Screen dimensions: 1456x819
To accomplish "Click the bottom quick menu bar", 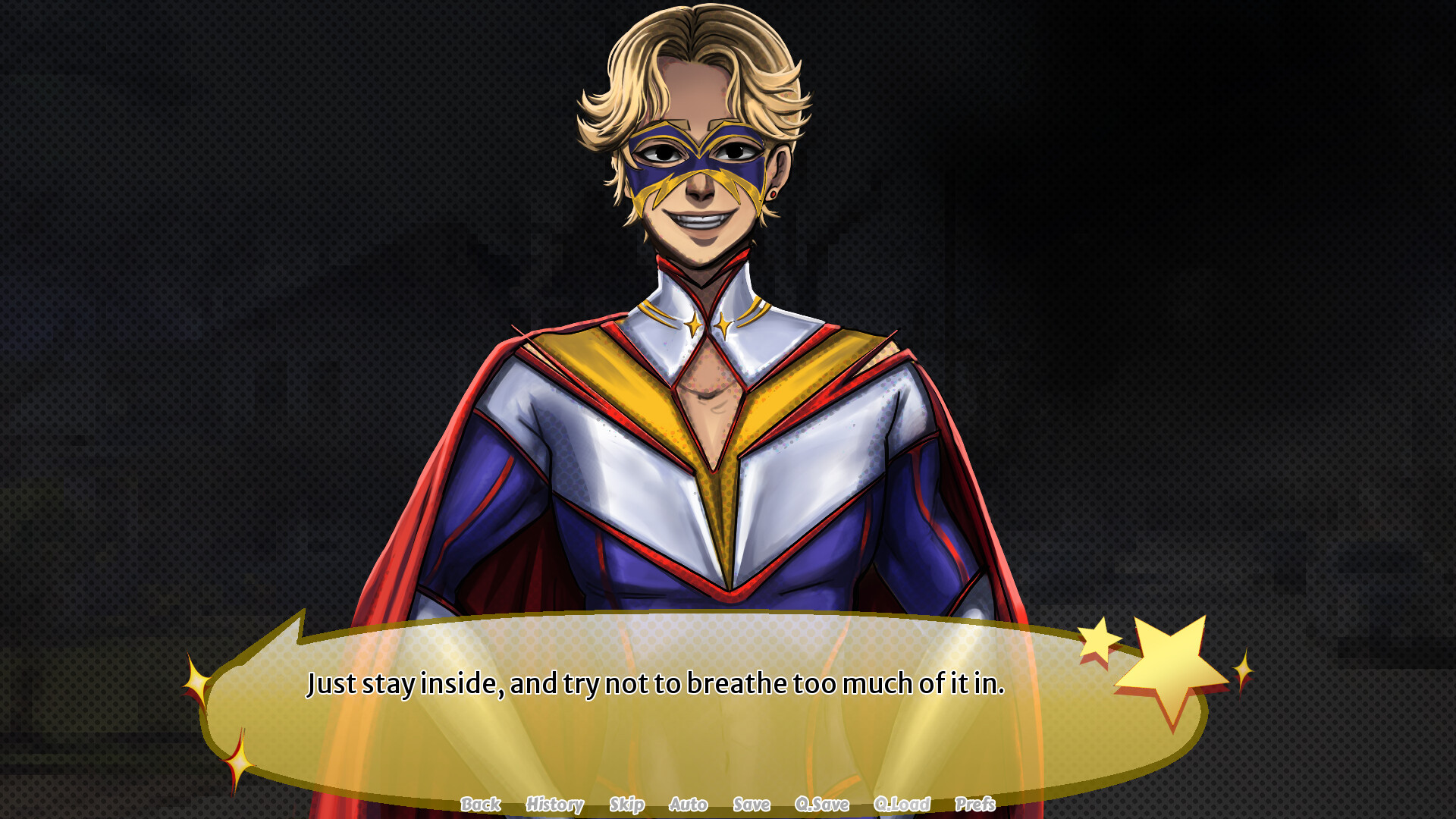I will (728, 805).
